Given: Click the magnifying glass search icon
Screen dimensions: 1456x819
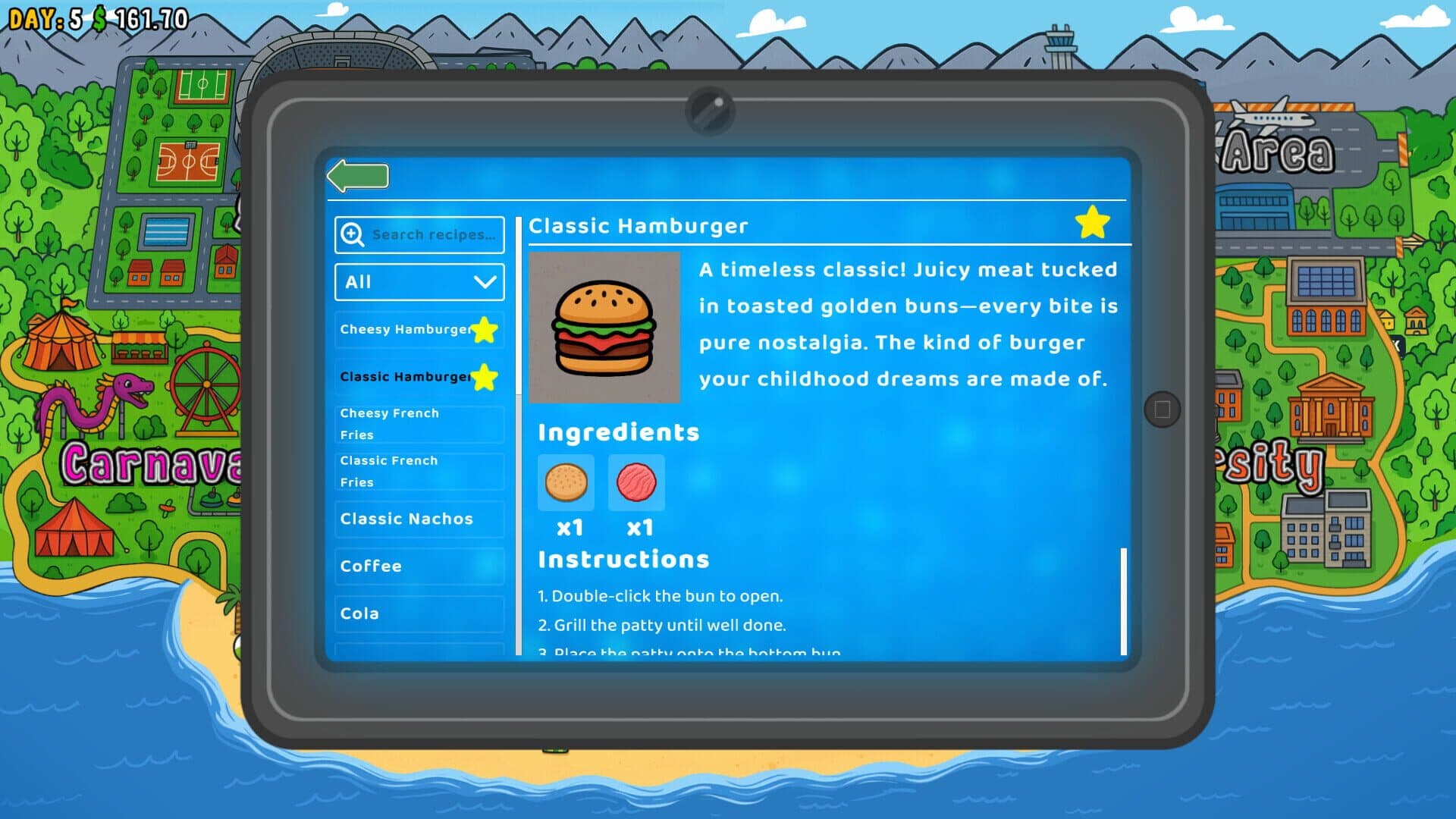Looking at the screenshot, I should tap(351, 235).
